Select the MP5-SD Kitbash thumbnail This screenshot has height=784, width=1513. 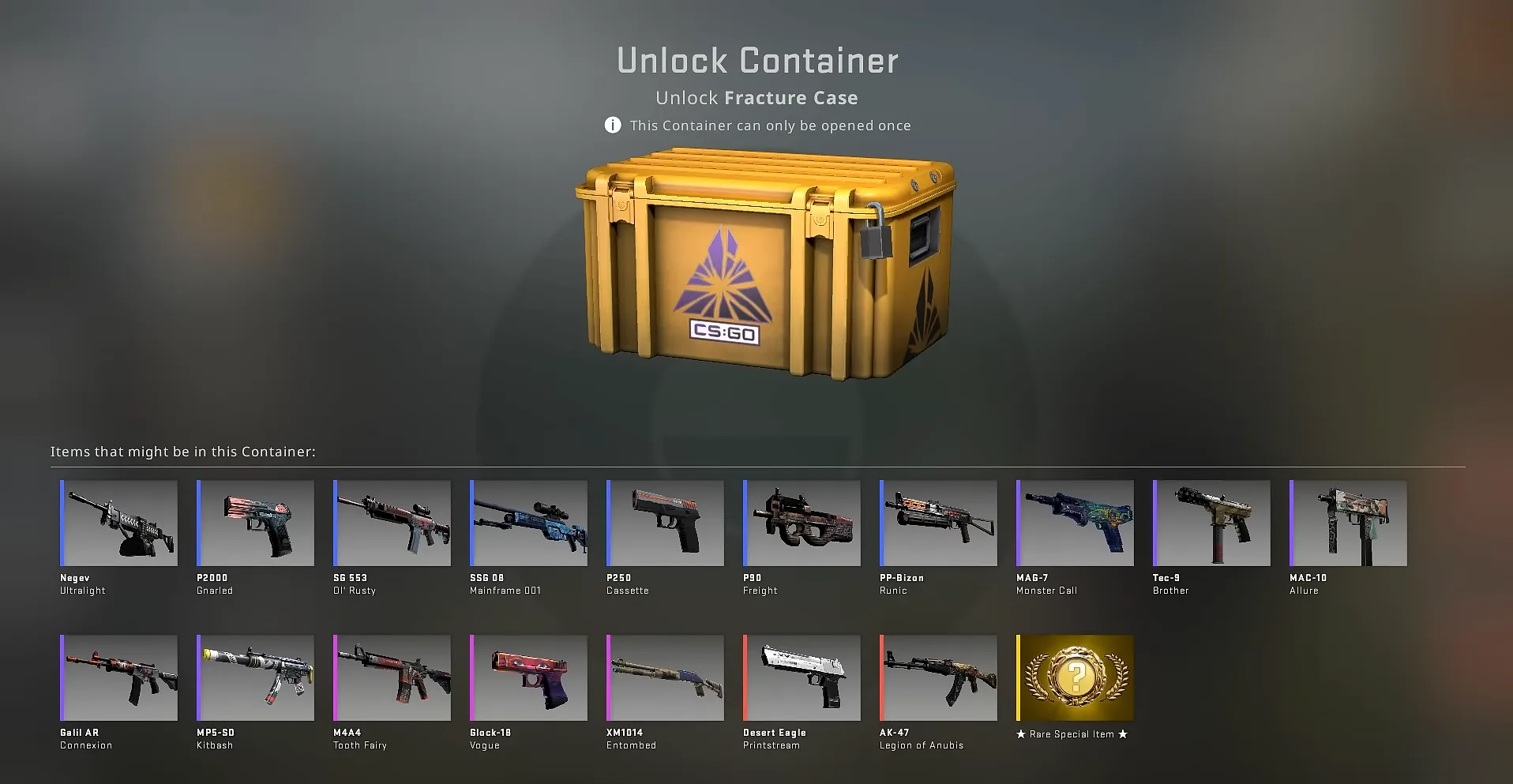254,677
